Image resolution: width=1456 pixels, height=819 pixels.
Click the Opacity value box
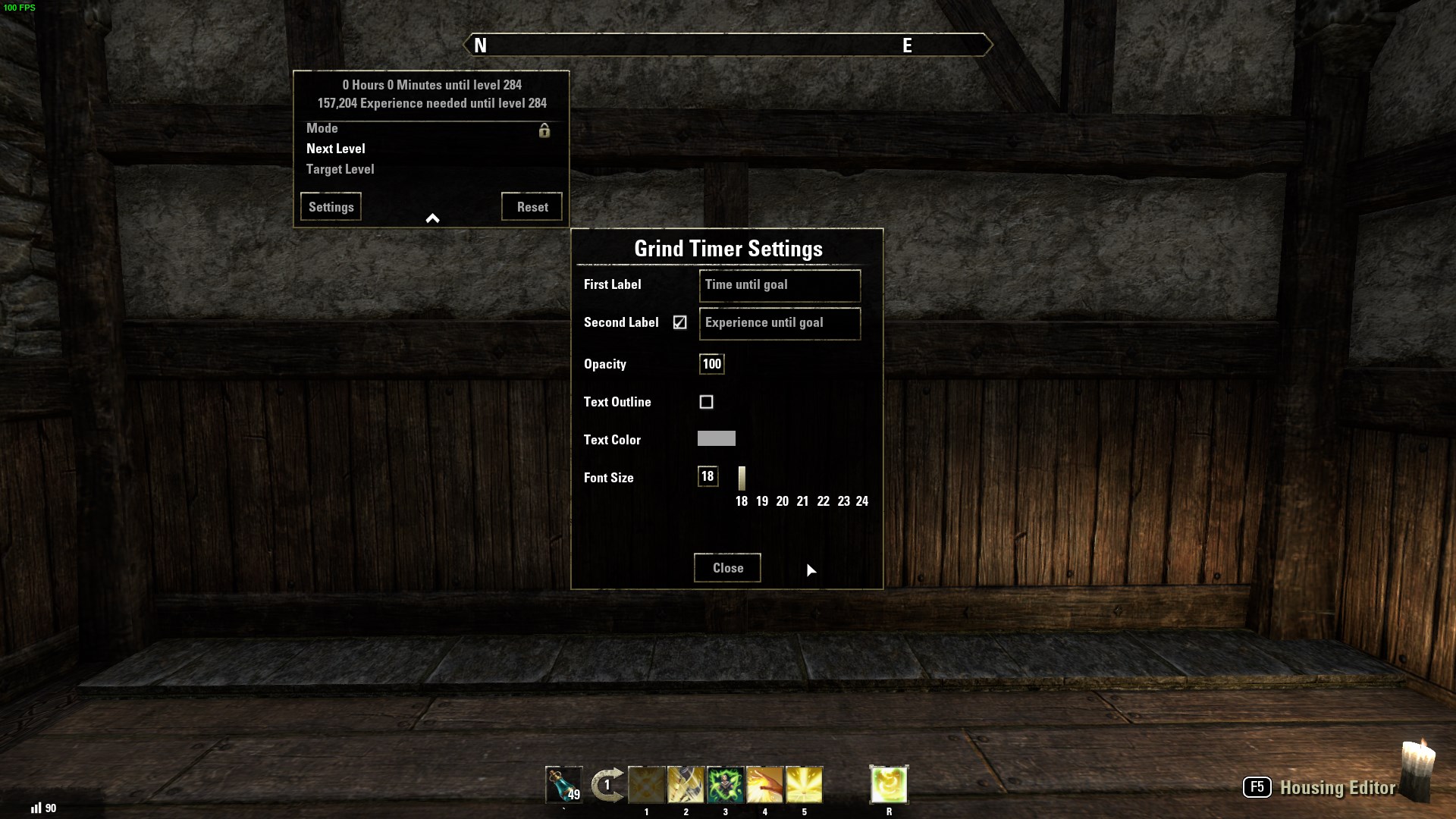[711, 364]
